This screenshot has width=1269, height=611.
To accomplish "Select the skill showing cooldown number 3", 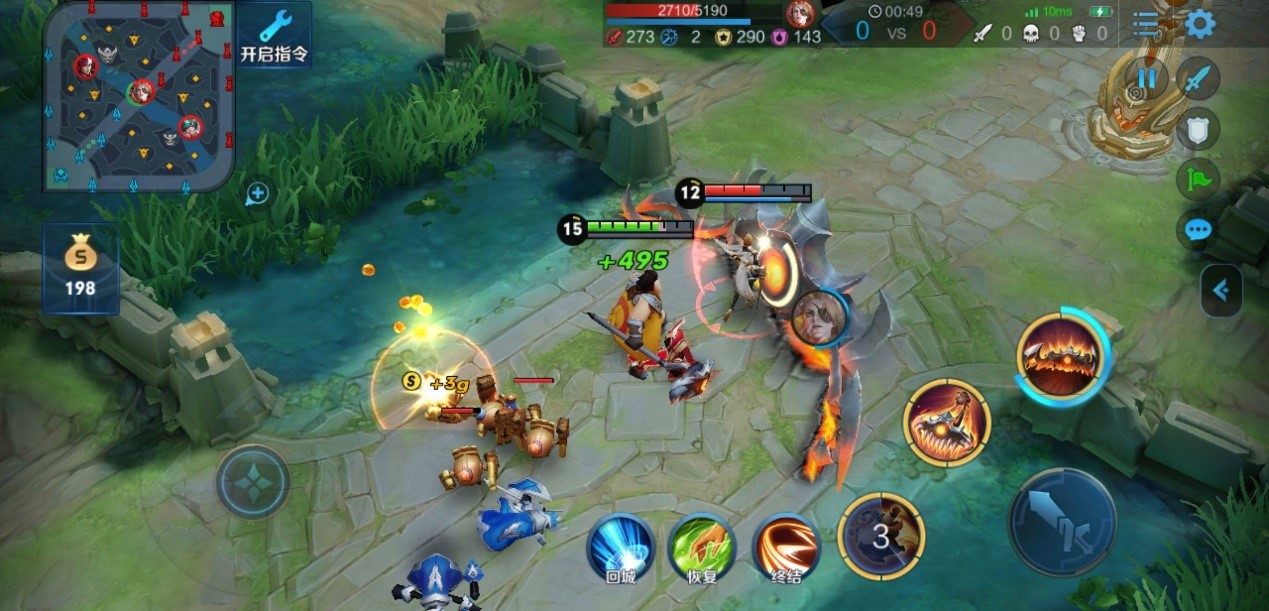I will click(x=881, y=536).
